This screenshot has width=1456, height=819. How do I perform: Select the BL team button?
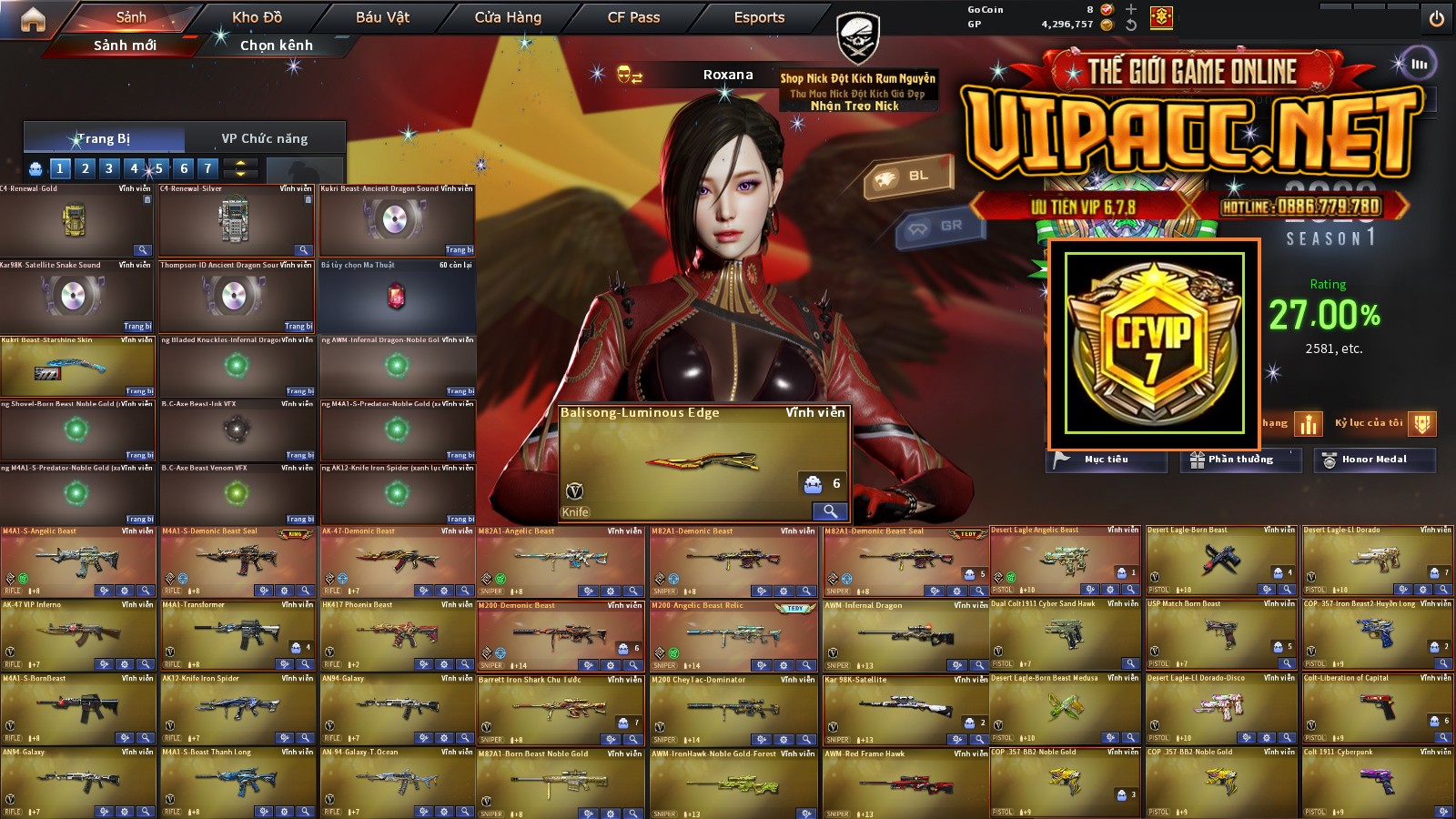click(x=908, y=177)
